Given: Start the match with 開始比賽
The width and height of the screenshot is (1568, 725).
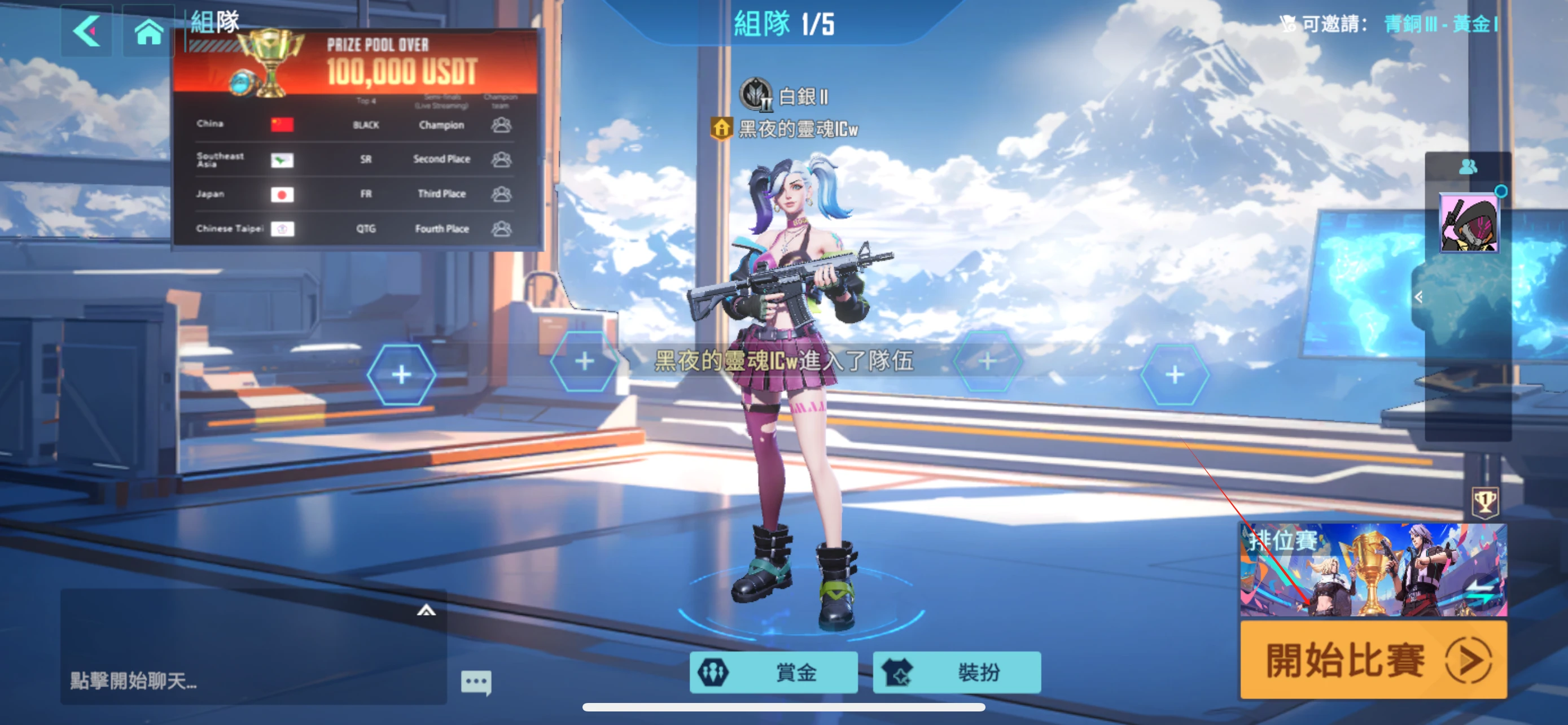Looking at the screenshot, I should [x=1373, y=660].
